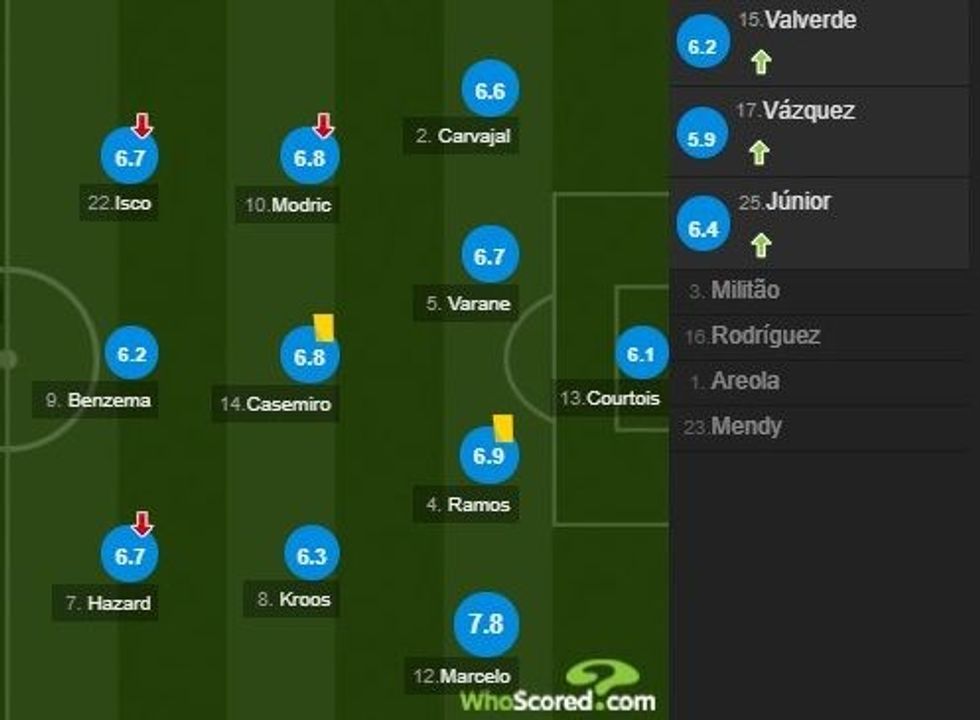This screenshot has width=980, height=720.
Task: Open substitute Júnior's bench entry
Action: [797, 202]
